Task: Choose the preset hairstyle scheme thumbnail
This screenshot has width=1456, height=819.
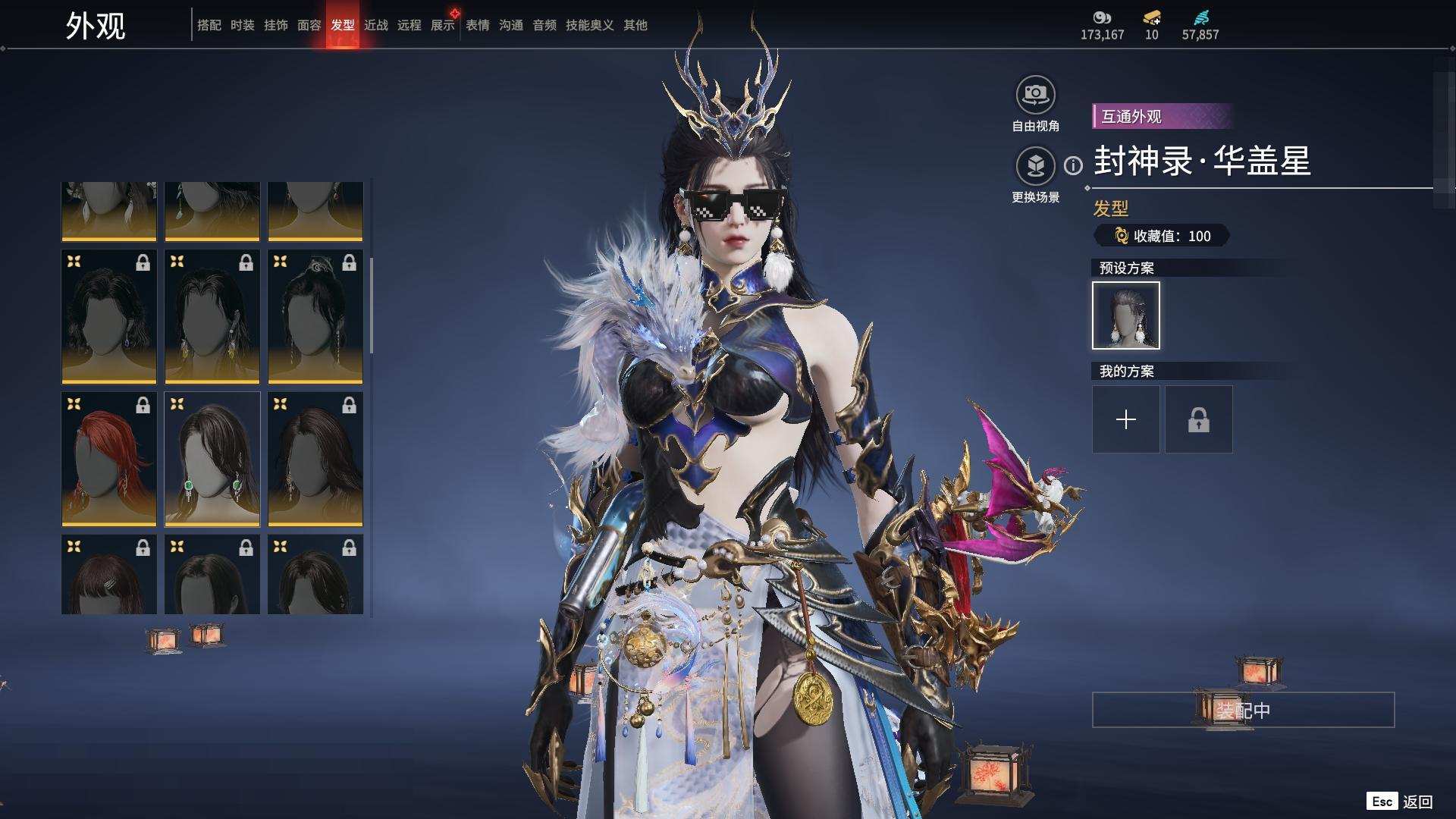Action: click(1125, 315)
